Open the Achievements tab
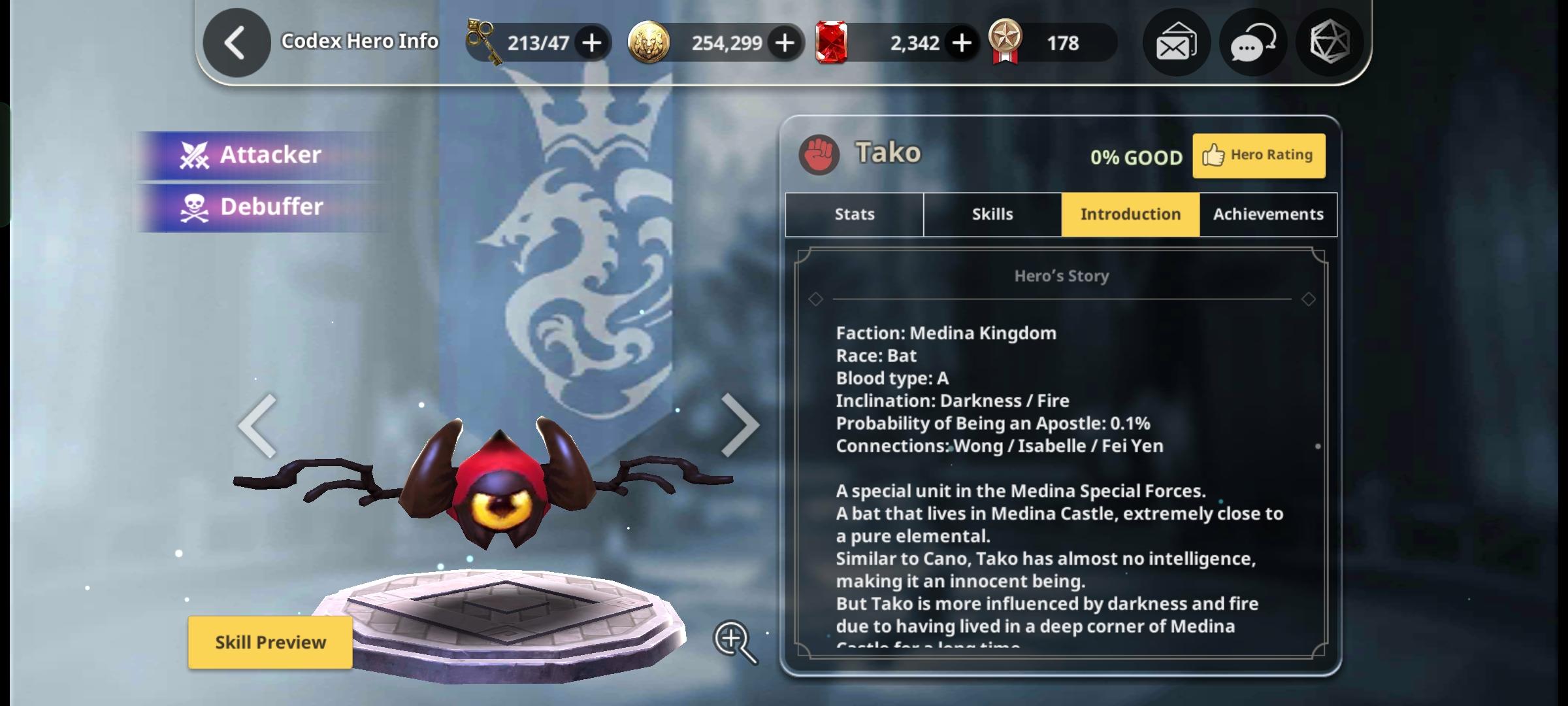This screenshot has height=706, width=1568. tap(1268, 214)
